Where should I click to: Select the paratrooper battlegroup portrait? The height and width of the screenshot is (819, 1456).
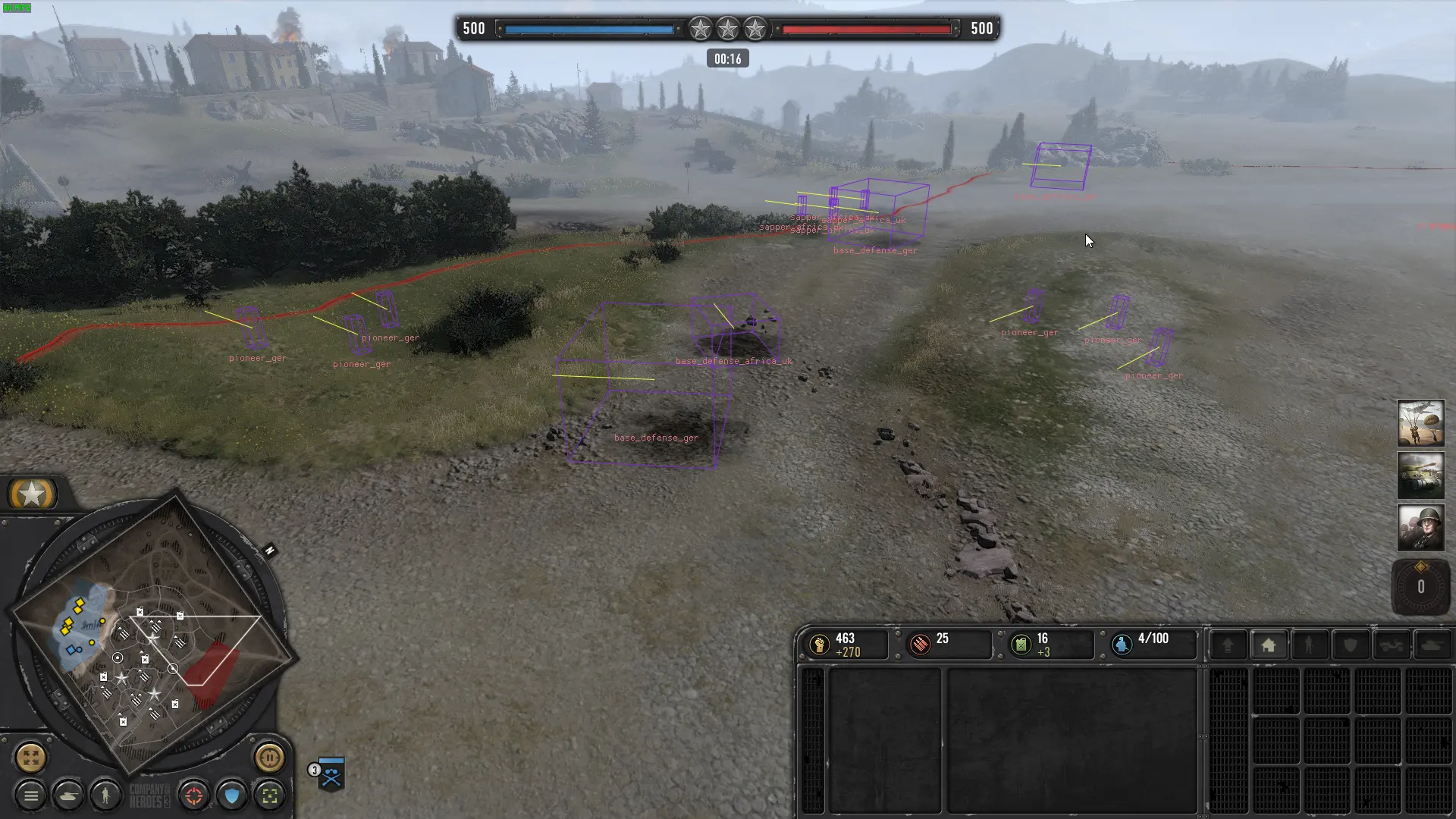coord(1420,423)
